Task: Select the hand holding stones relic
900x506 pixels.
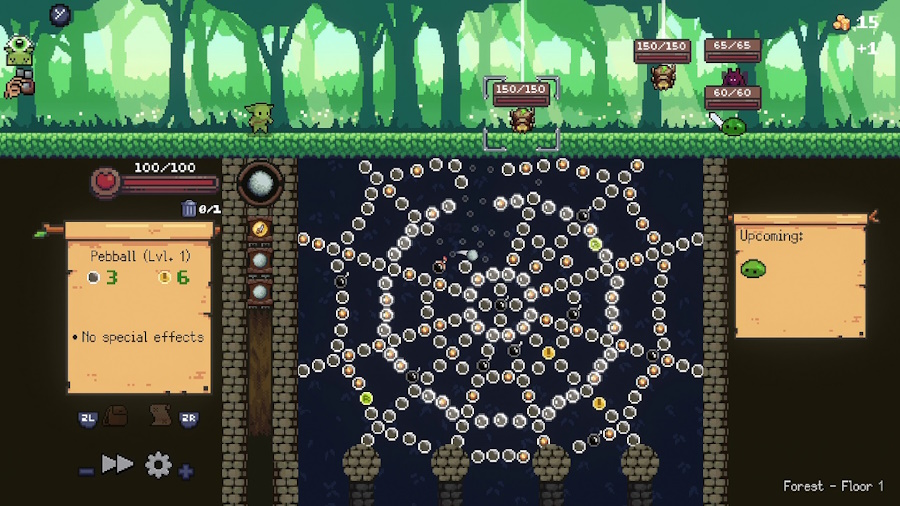Action: click(18, 87)
